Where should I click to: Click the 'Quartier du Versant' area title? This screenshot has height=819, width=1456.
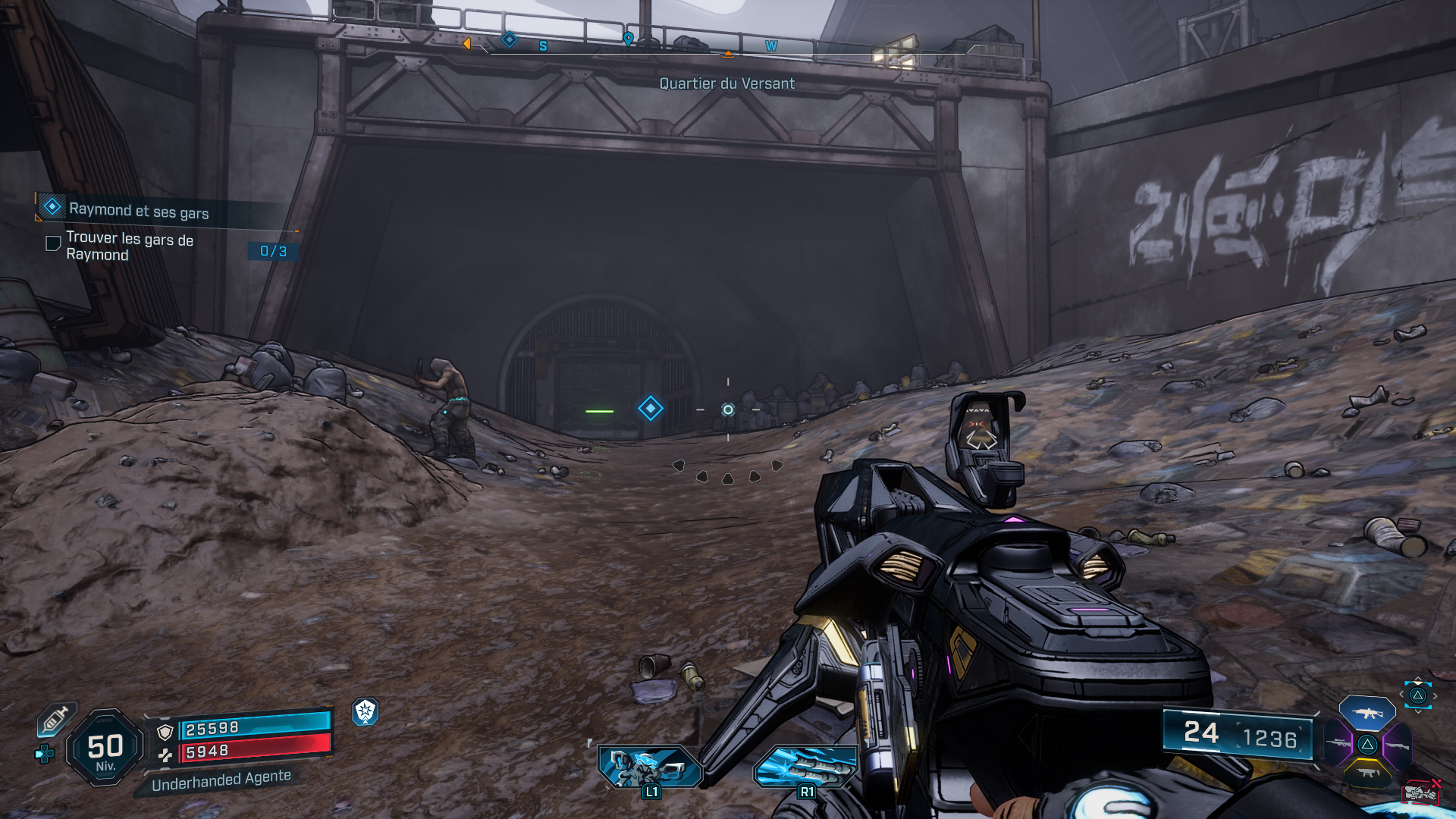726,84
